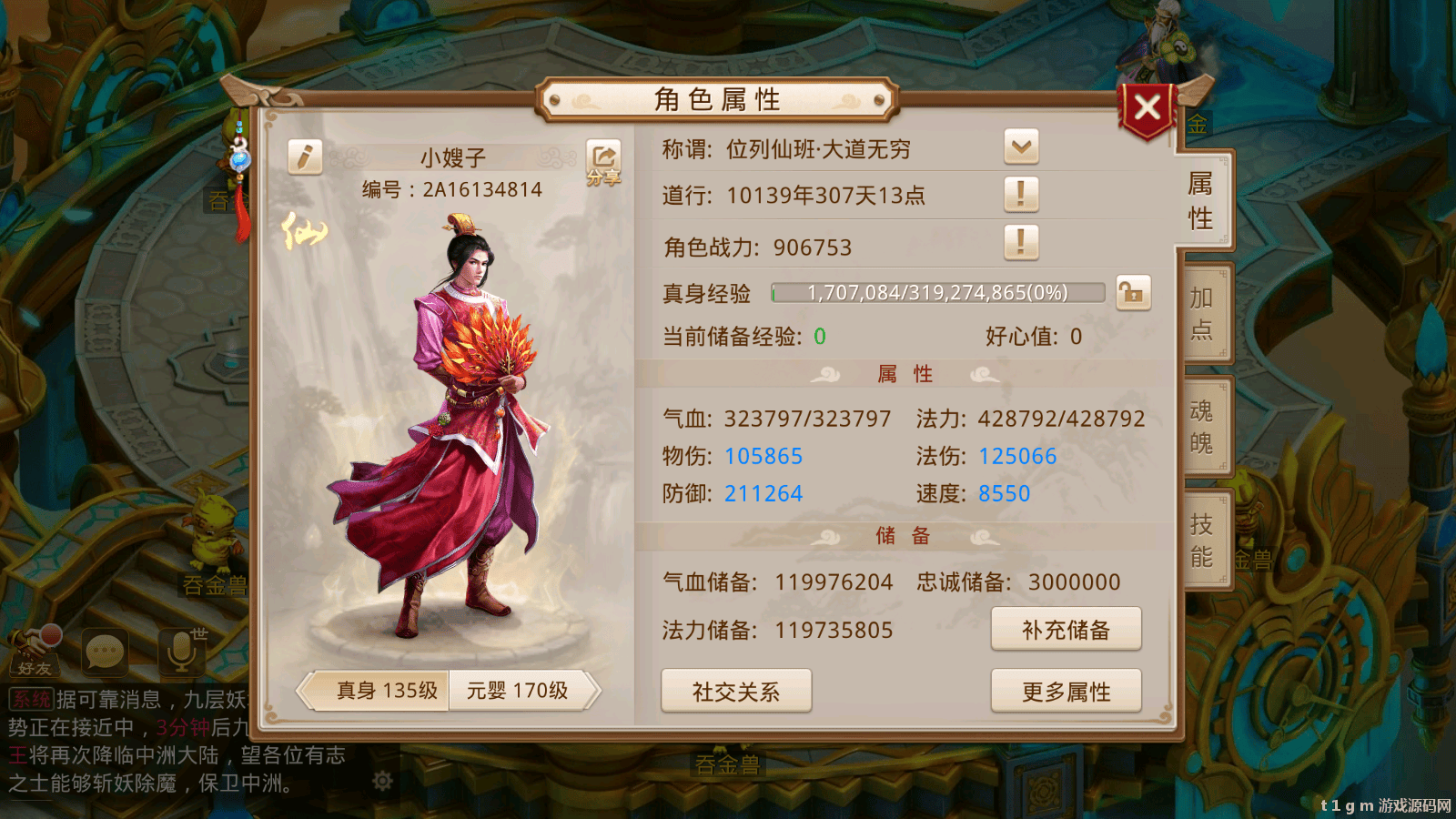Click the 社交关系 button

tap(735, 692)
